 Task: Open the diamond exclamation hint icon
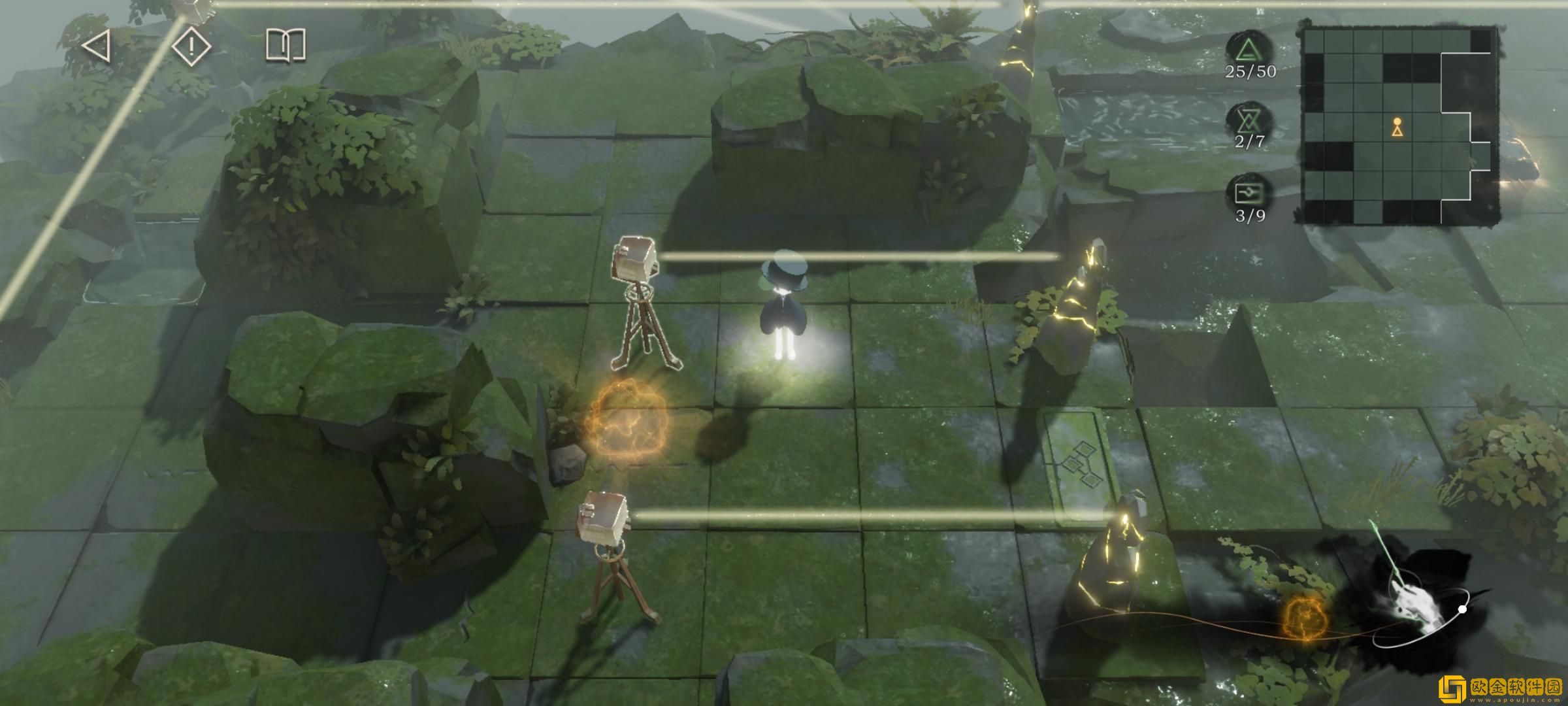point(191,46)
